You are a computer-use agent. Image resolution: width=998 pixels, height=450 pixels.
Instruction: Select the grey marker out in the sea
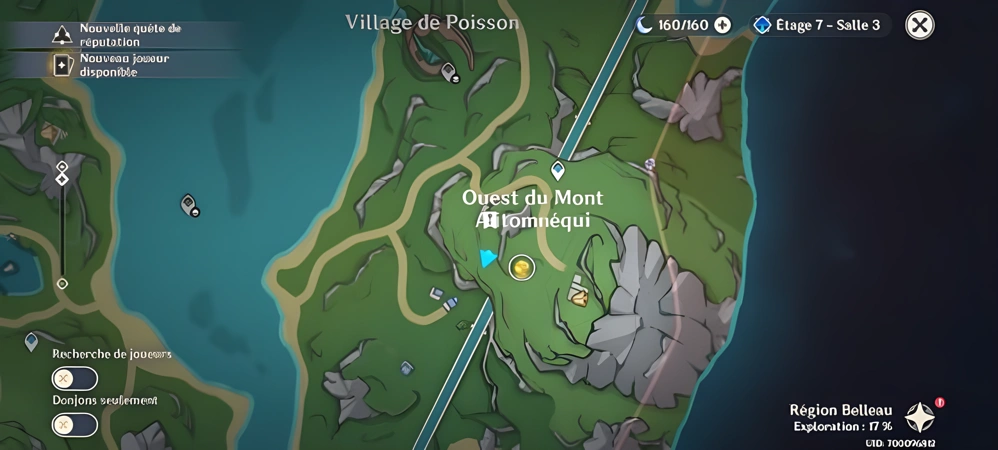pos(188,205)
